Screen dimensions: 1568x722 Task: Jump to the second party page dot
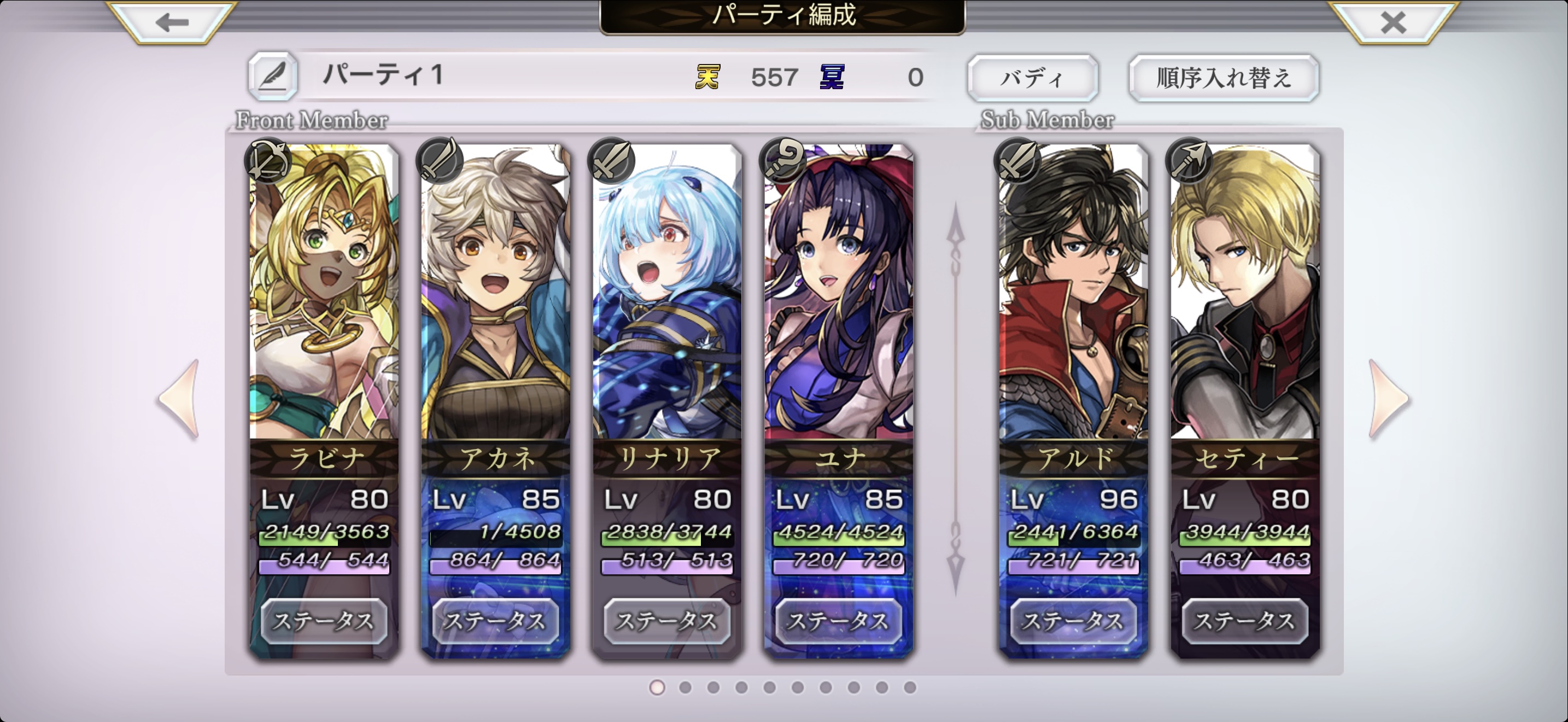[686, 688]
